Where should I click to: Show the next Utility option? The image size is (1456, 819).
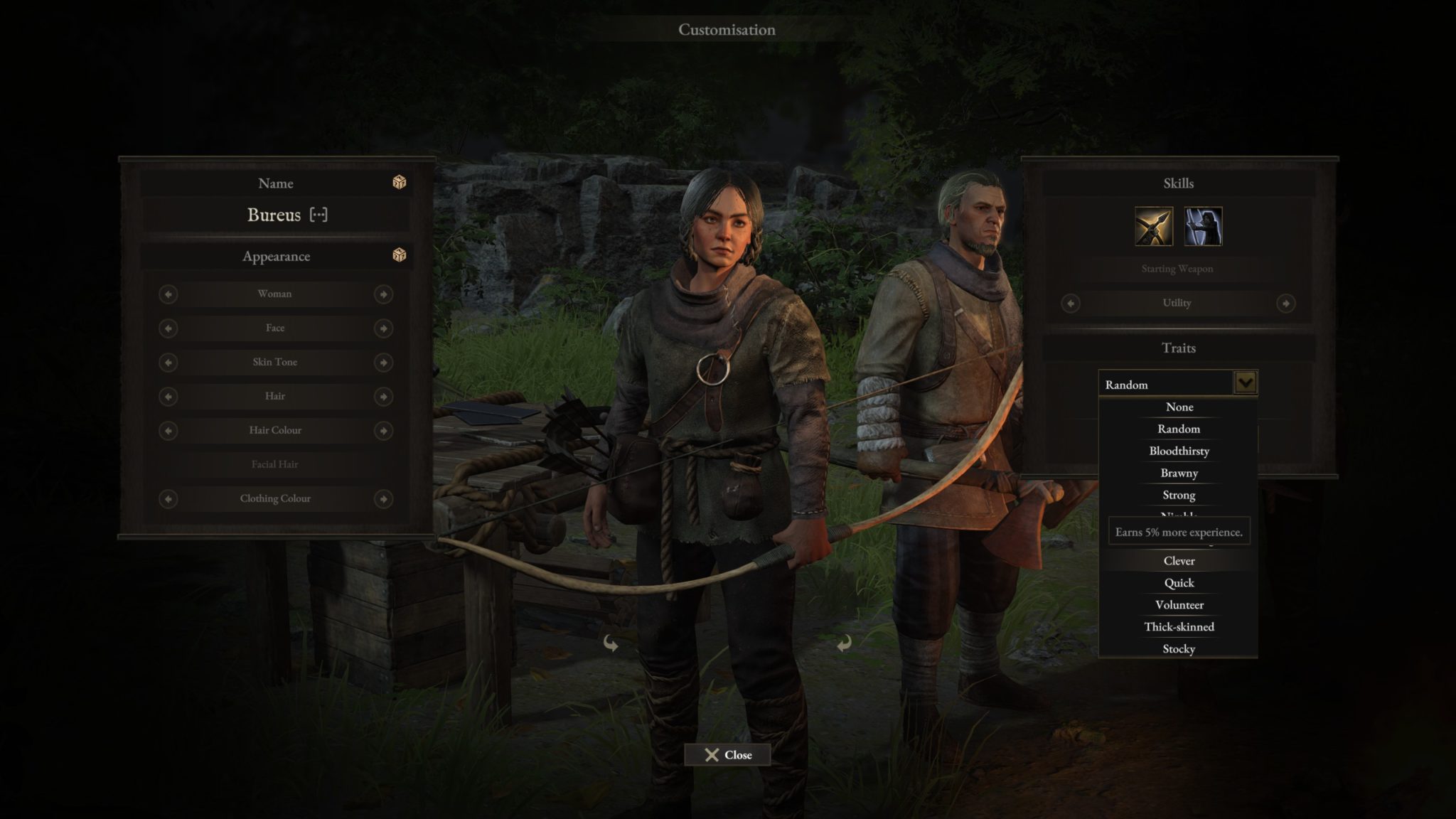click(x=1285, y=304)
